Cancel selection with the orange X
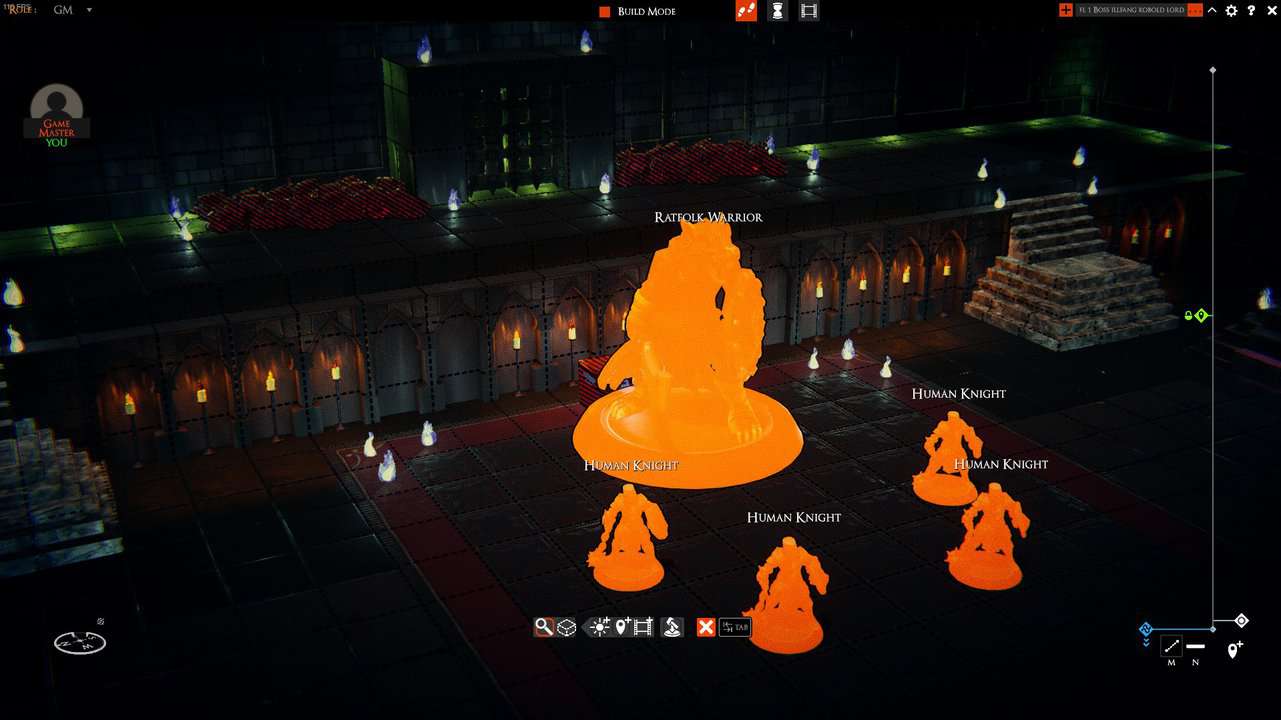 [x=706, y=627]
